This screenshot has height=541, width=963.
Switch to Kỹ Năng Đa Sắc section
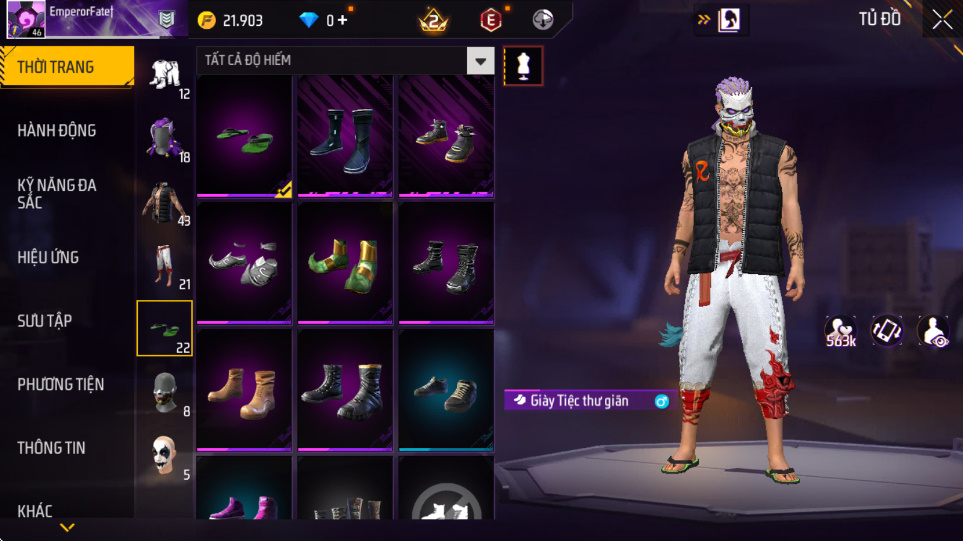(x=57, y=193)
